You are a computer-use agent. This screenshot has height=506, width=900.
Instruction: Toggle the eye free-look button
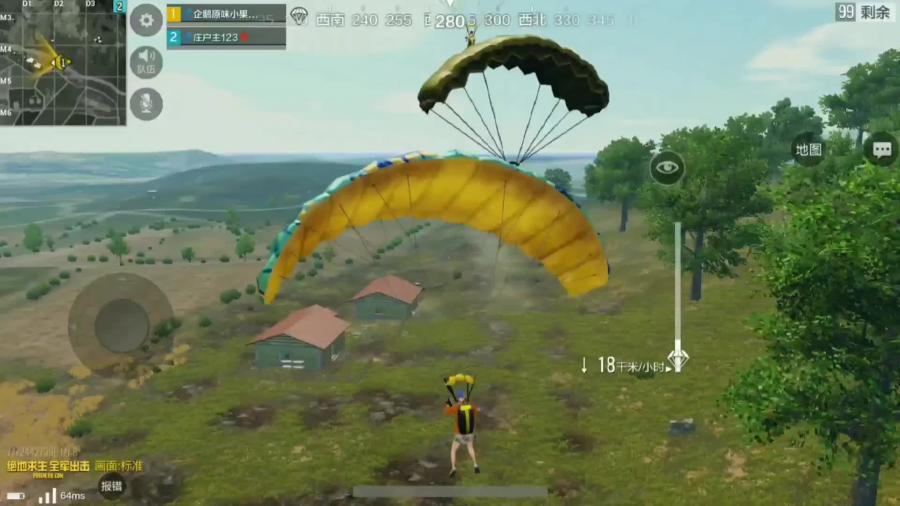click(x=667, y=167)
